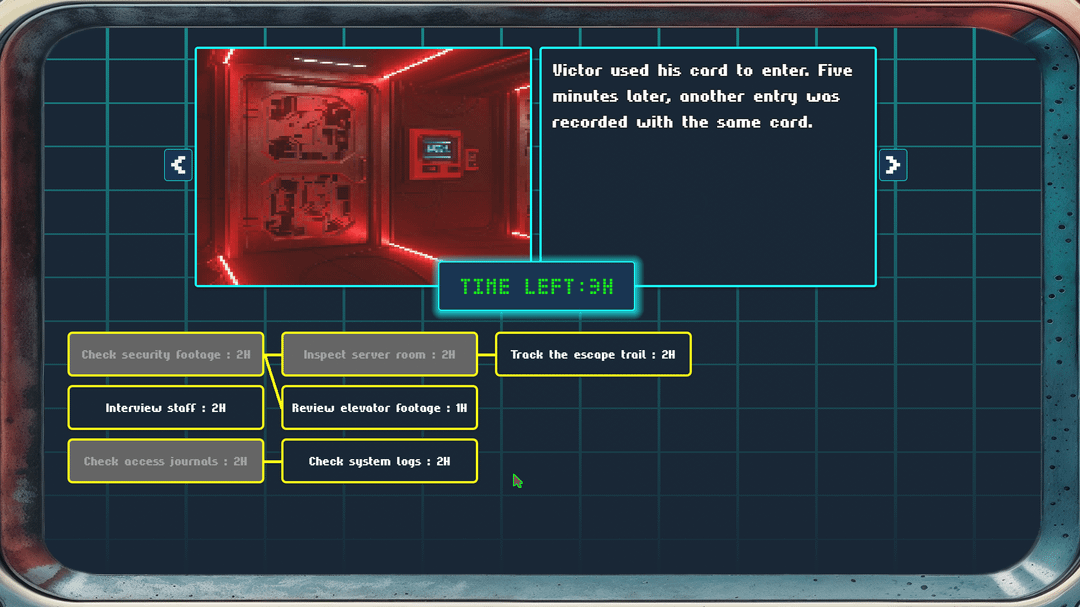Screen dimensions: 1080x607
Task: Click the red server room evidence image
Action: (x=363, y=167)
